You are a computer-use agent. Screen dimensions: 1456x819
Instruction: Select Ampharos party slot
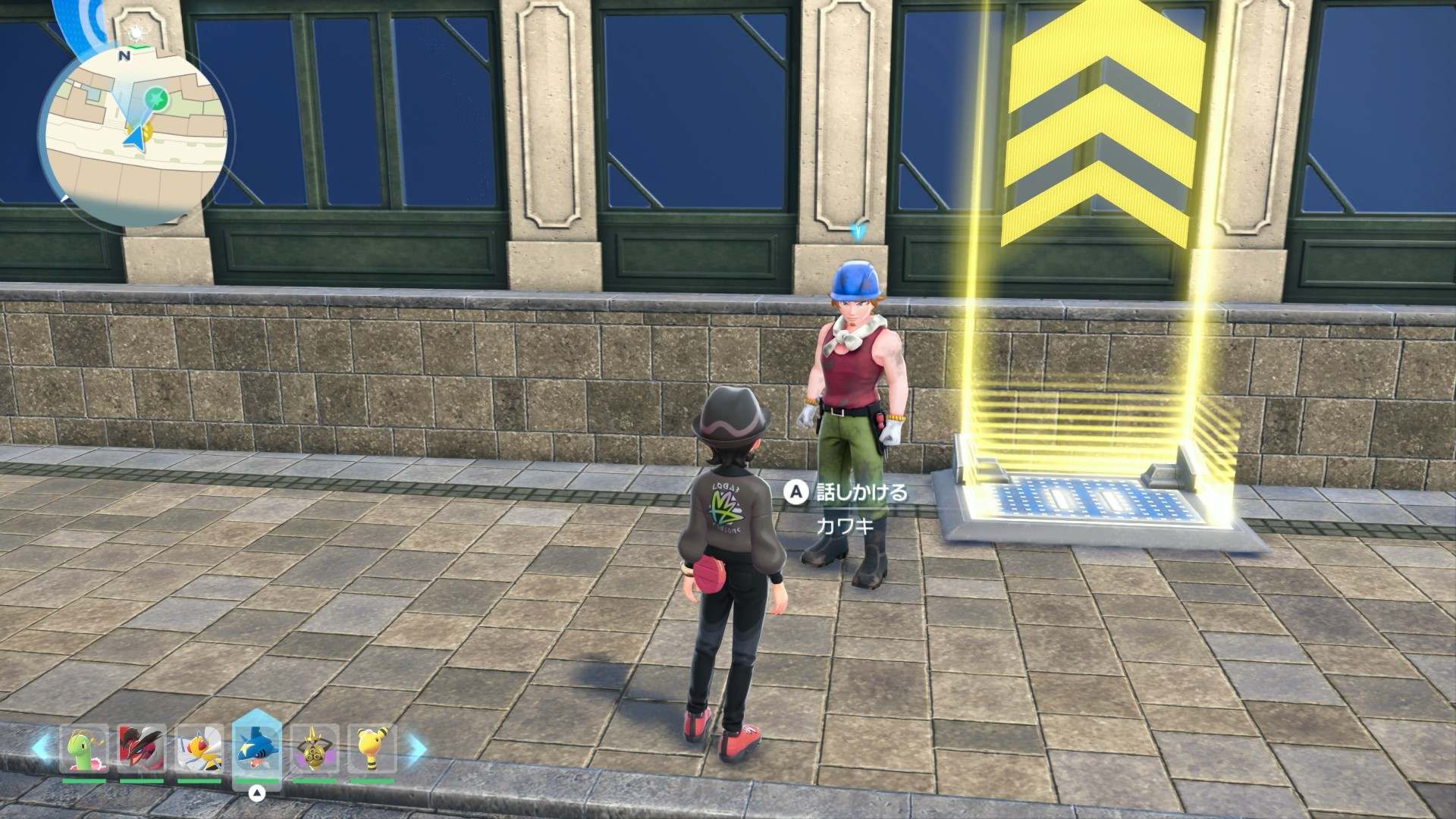(x=372, y=749)
